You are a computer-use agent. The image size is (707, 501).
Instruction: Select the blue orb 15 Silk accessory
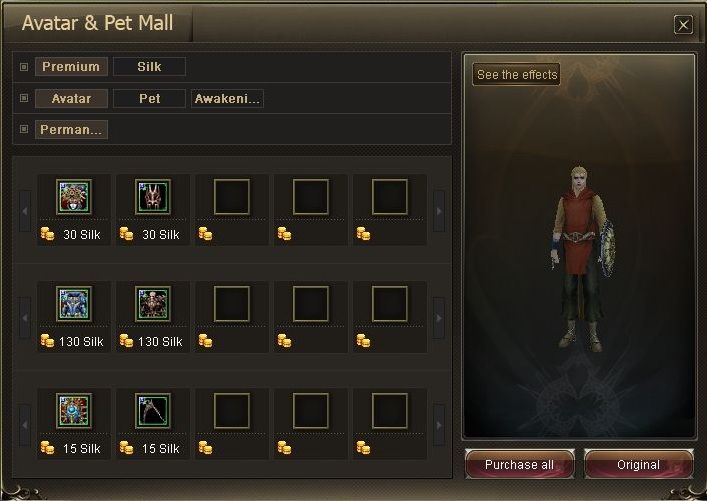point(74,411)
